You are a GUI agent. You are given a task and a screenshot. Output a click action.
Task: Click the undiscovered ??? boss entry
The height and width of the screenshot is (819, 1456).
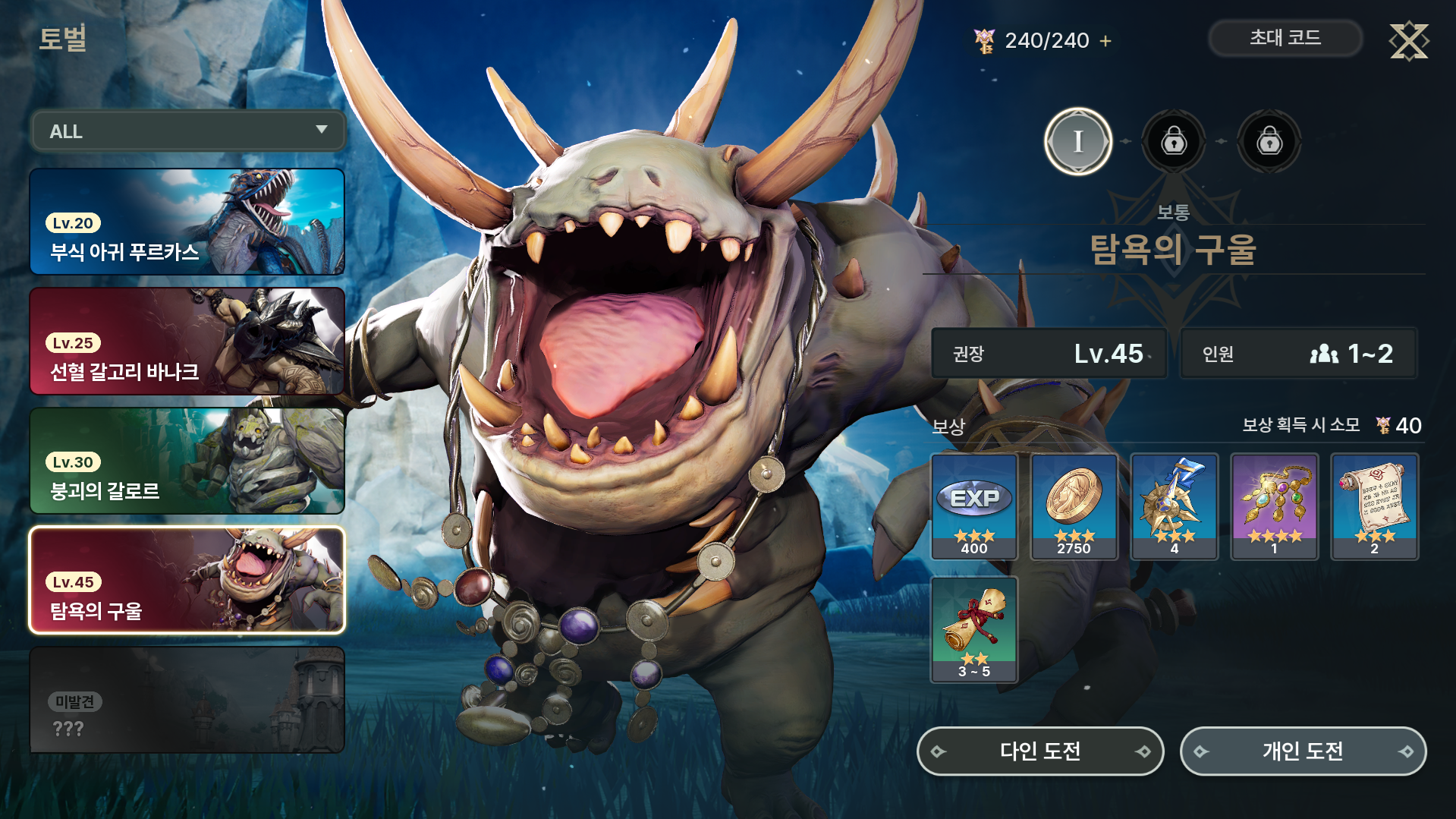(x=187, y=700)
